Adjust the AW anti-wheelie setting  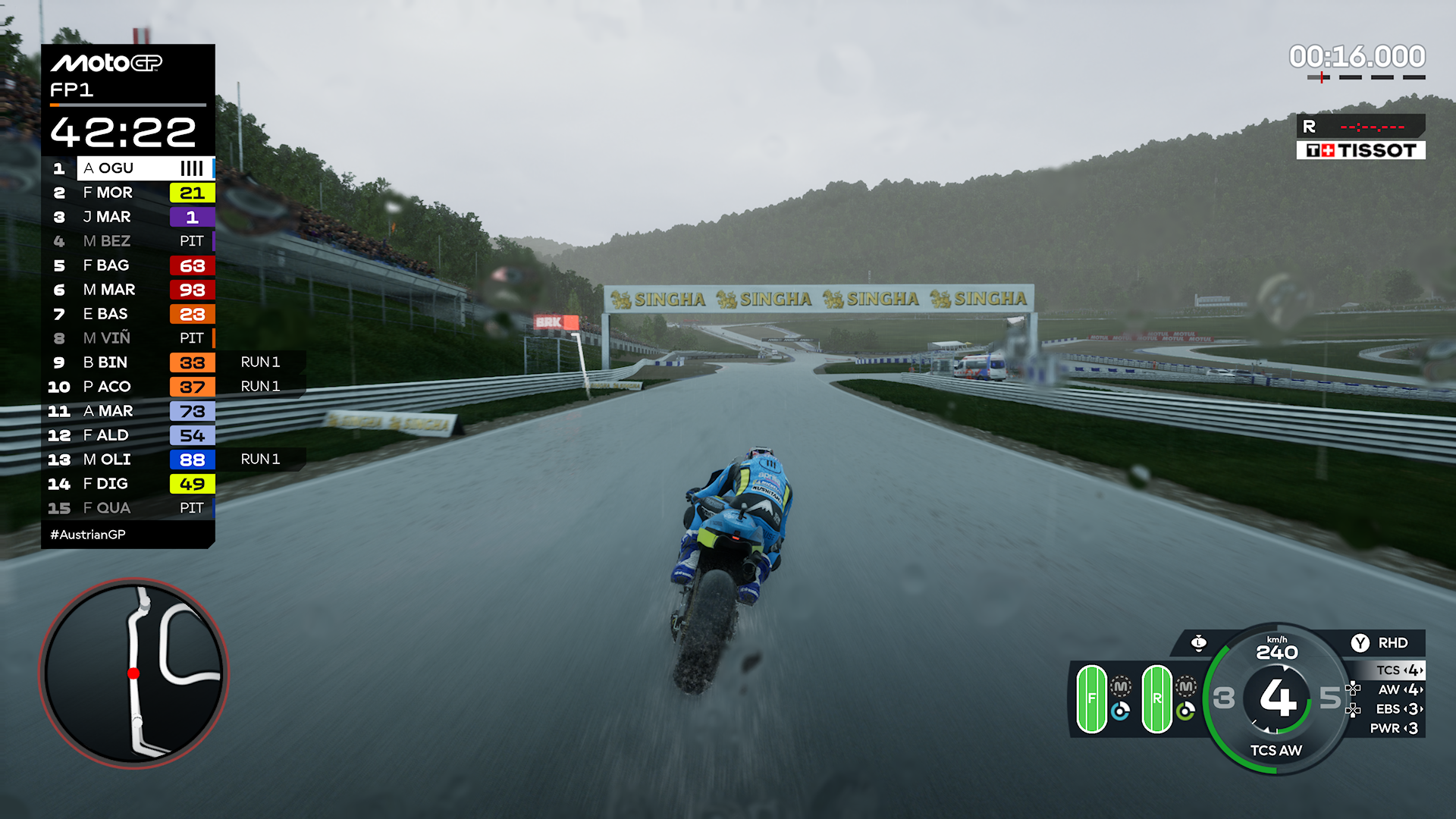tap(1400, 689)
